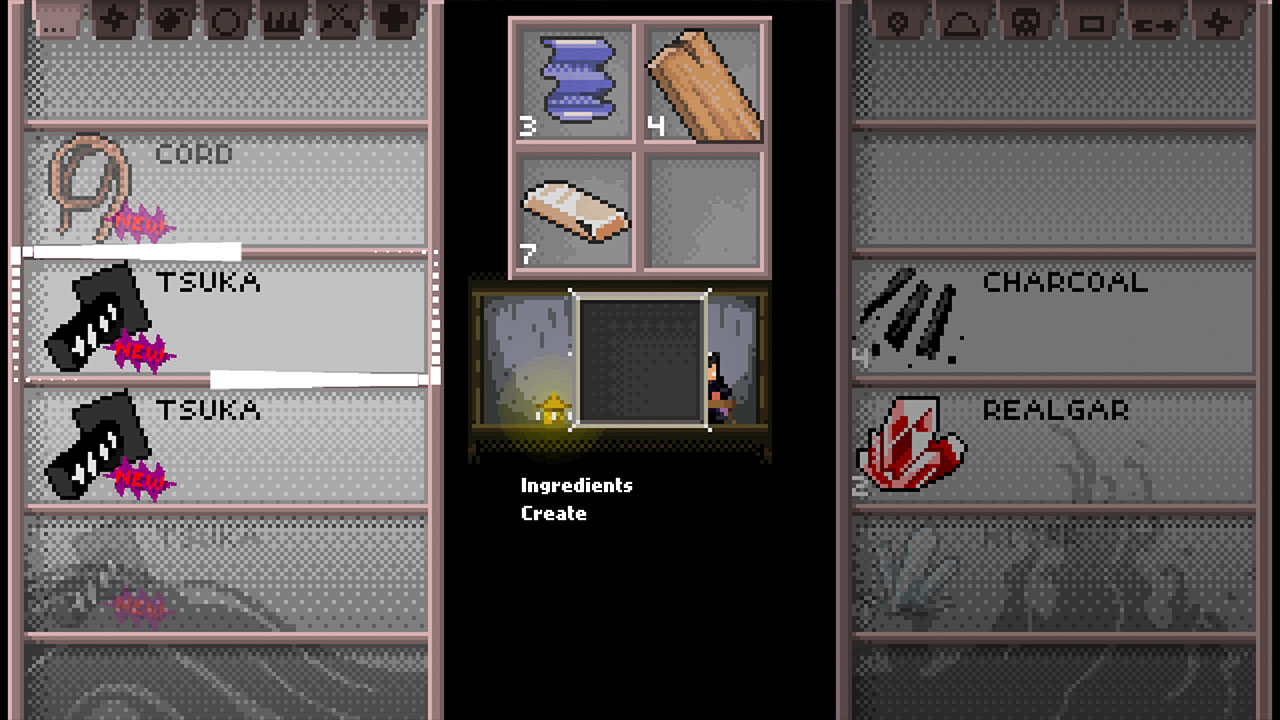
Task: Select the bomb category filter icon
Action: 167,22
